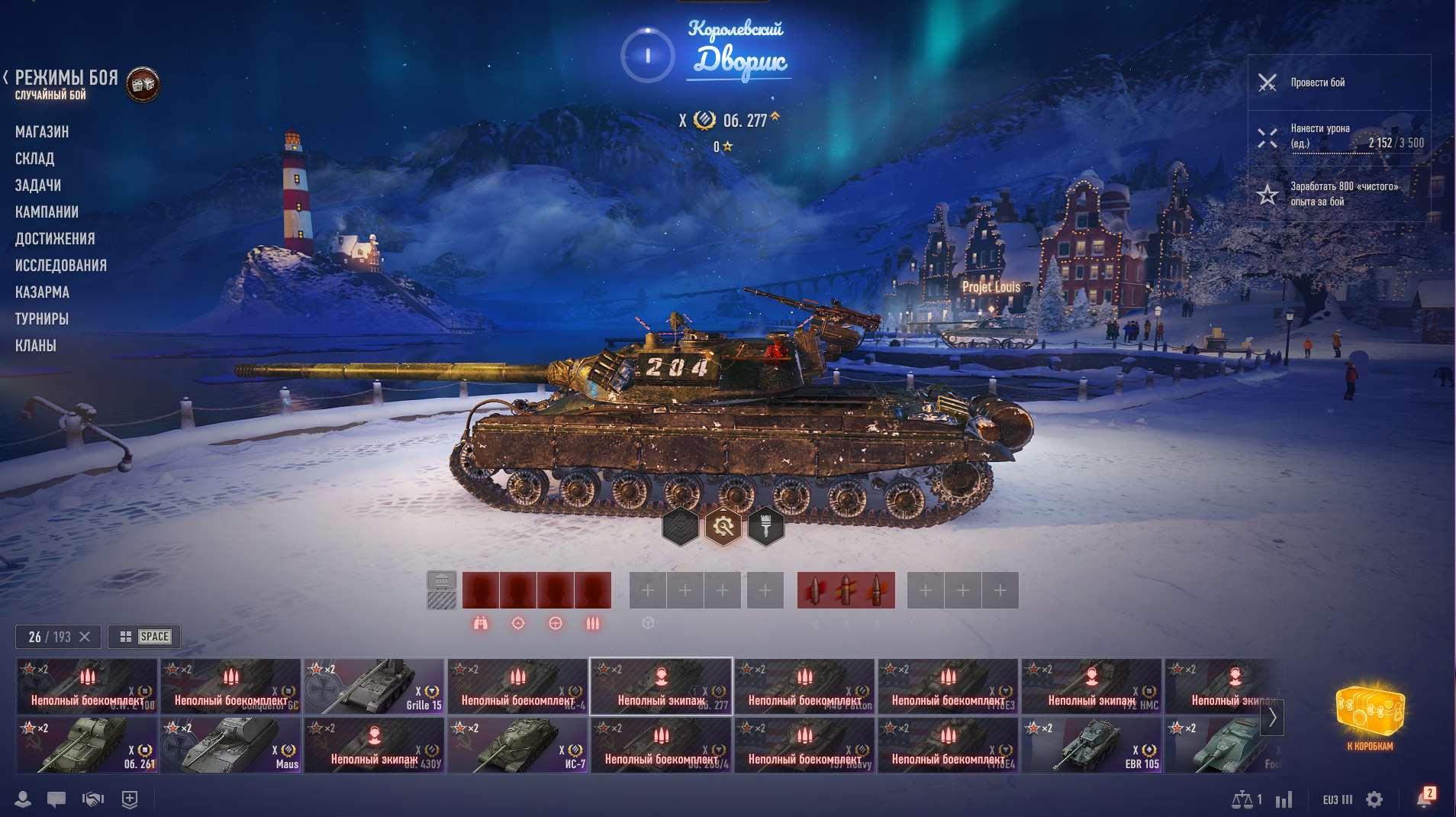Viewport: 1456px width, 817px height.
Task: Switch to the ИССЛЕДОВАНИЯ section
Action: click(61, 265)
